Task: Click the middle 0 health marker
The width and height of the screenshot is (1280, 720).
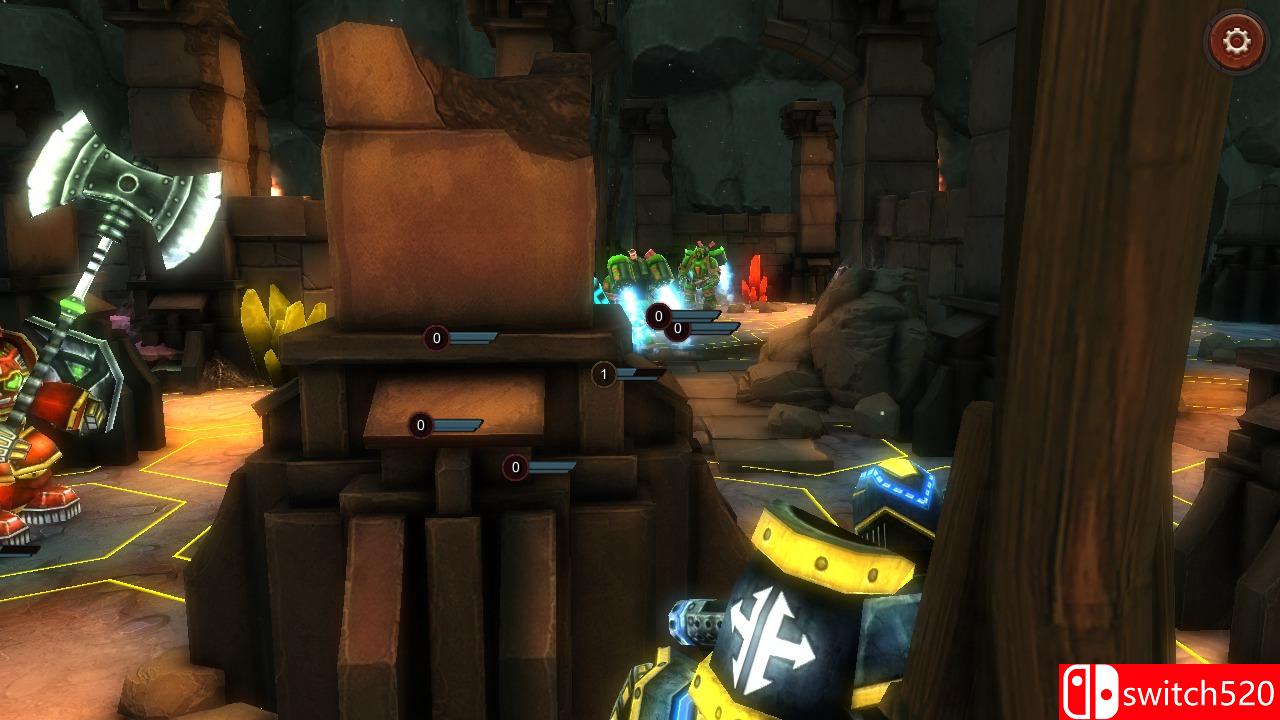Action: coord(418,425)
